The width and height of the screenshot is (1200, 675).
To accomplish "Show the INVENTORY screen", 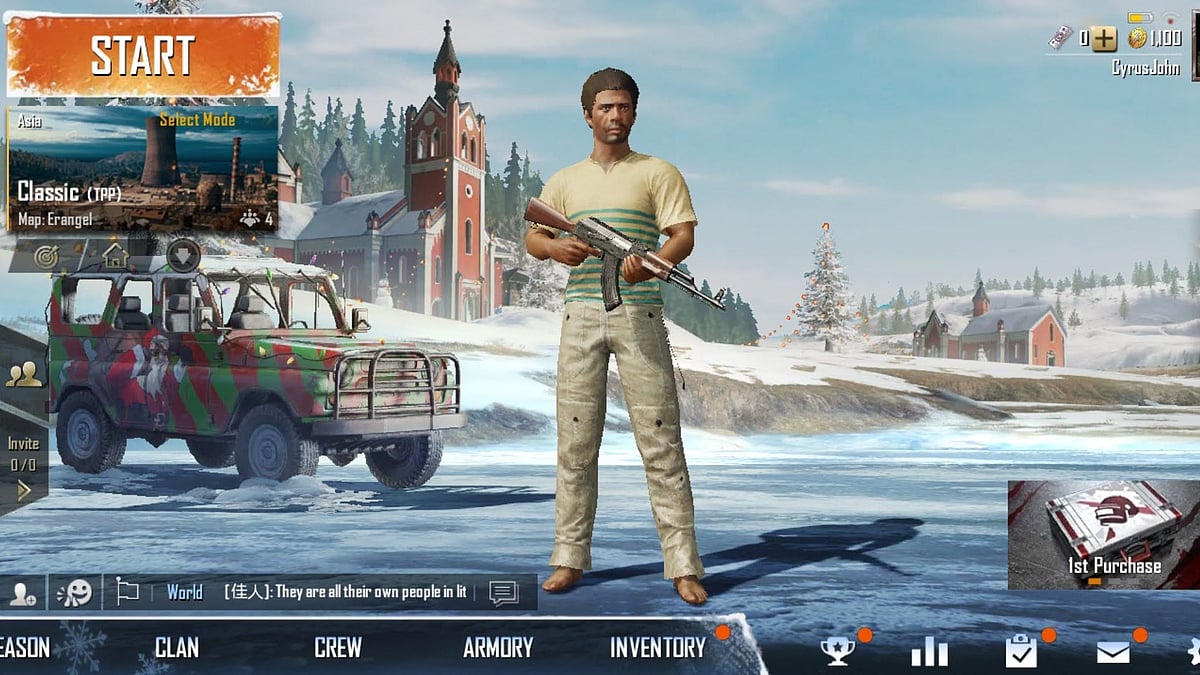I will coord(658,648).
